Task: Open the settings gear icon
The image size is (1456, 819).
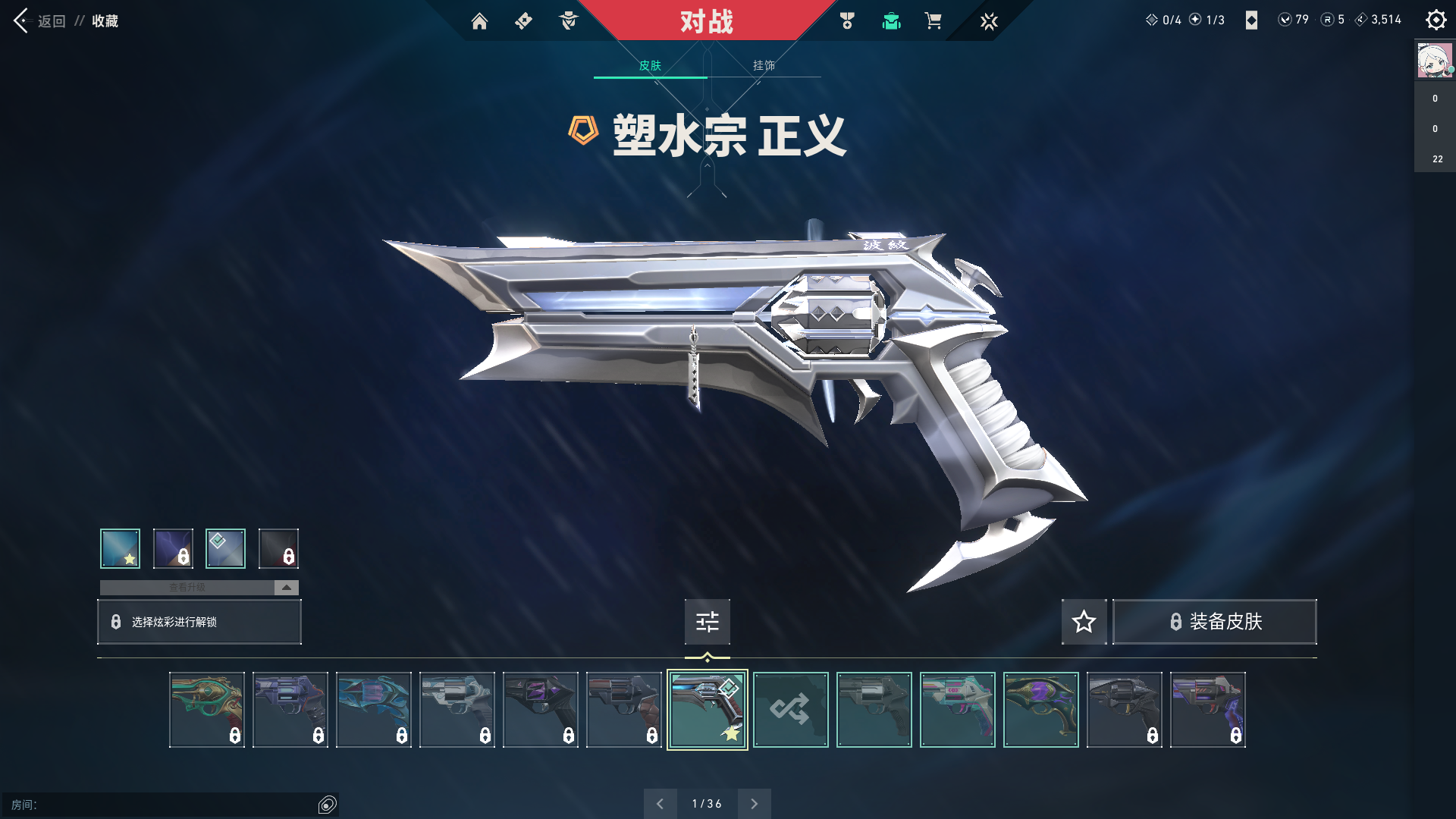Action: pos(1436,20)
